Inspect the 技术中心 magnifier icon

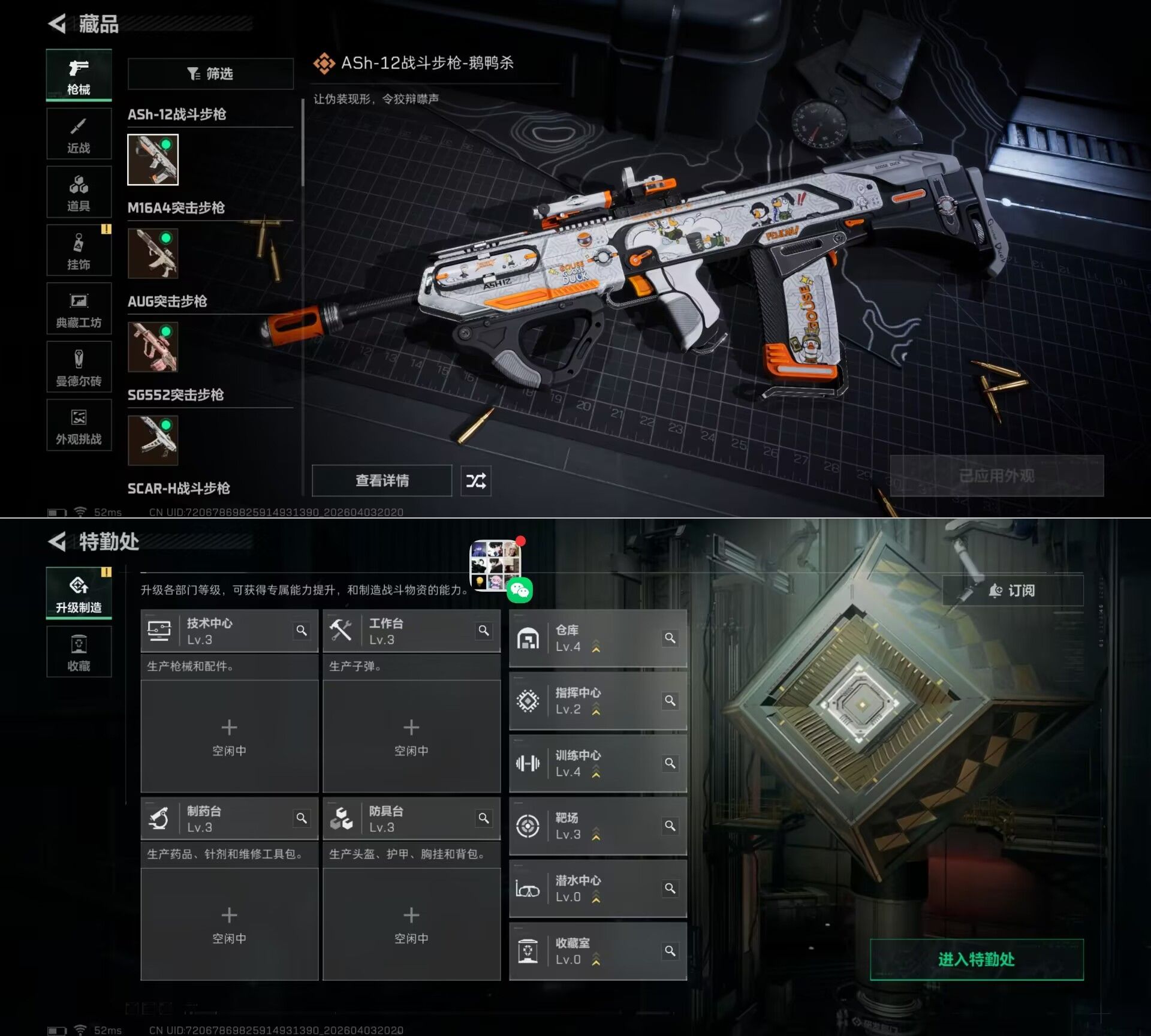tap(302, 631)
